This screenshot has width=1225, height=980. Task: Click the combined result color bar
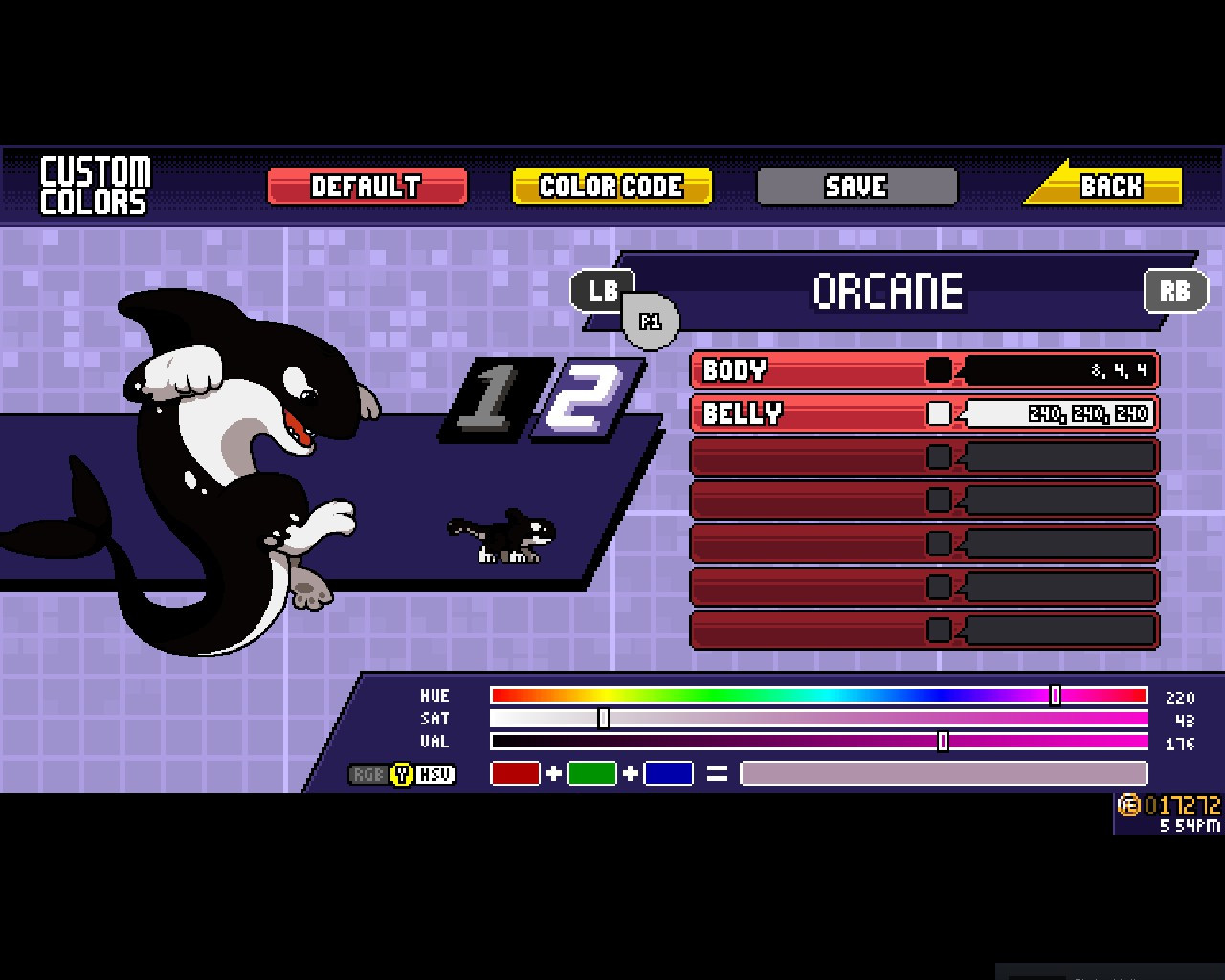click(x=943, y=772)
